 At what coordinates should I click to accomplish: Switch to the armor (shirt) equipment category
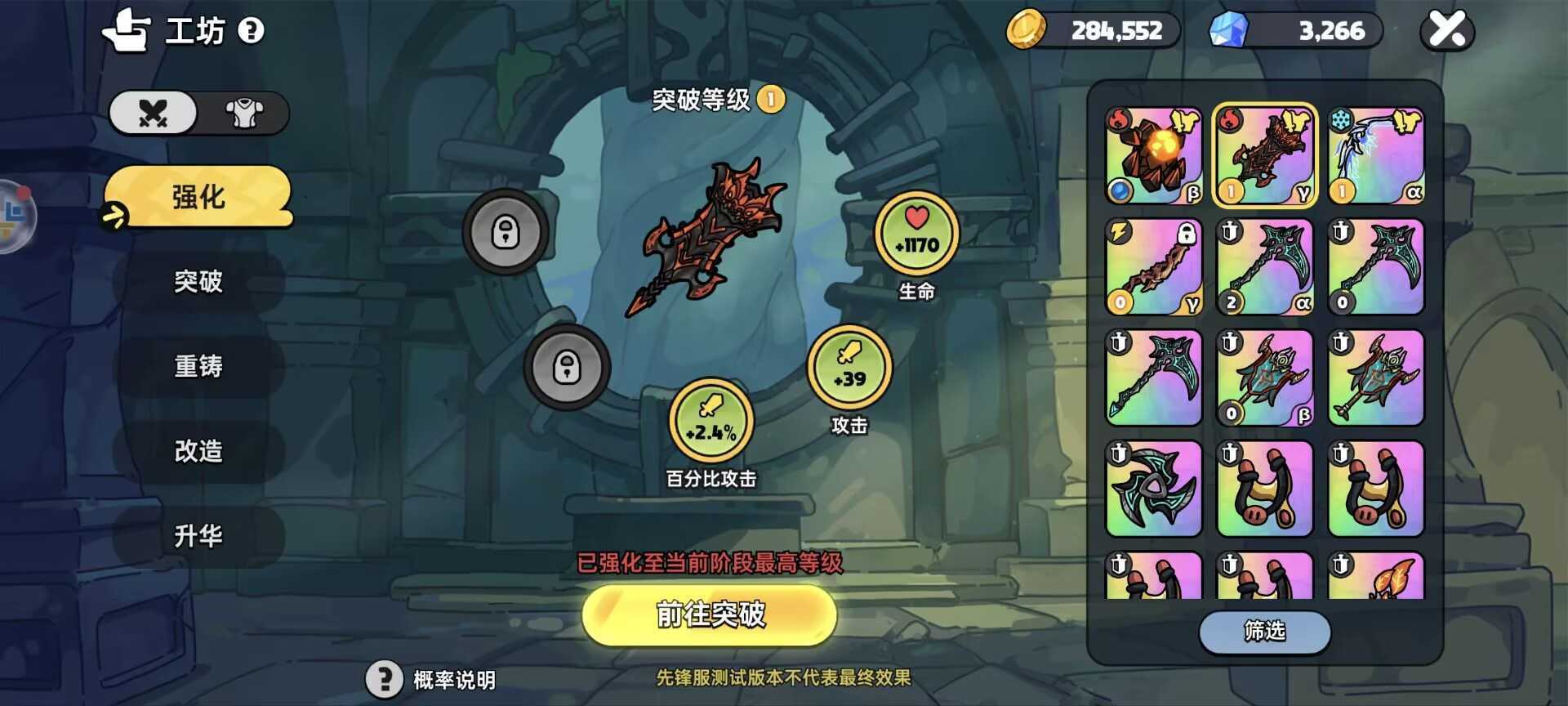pos(245,114)
